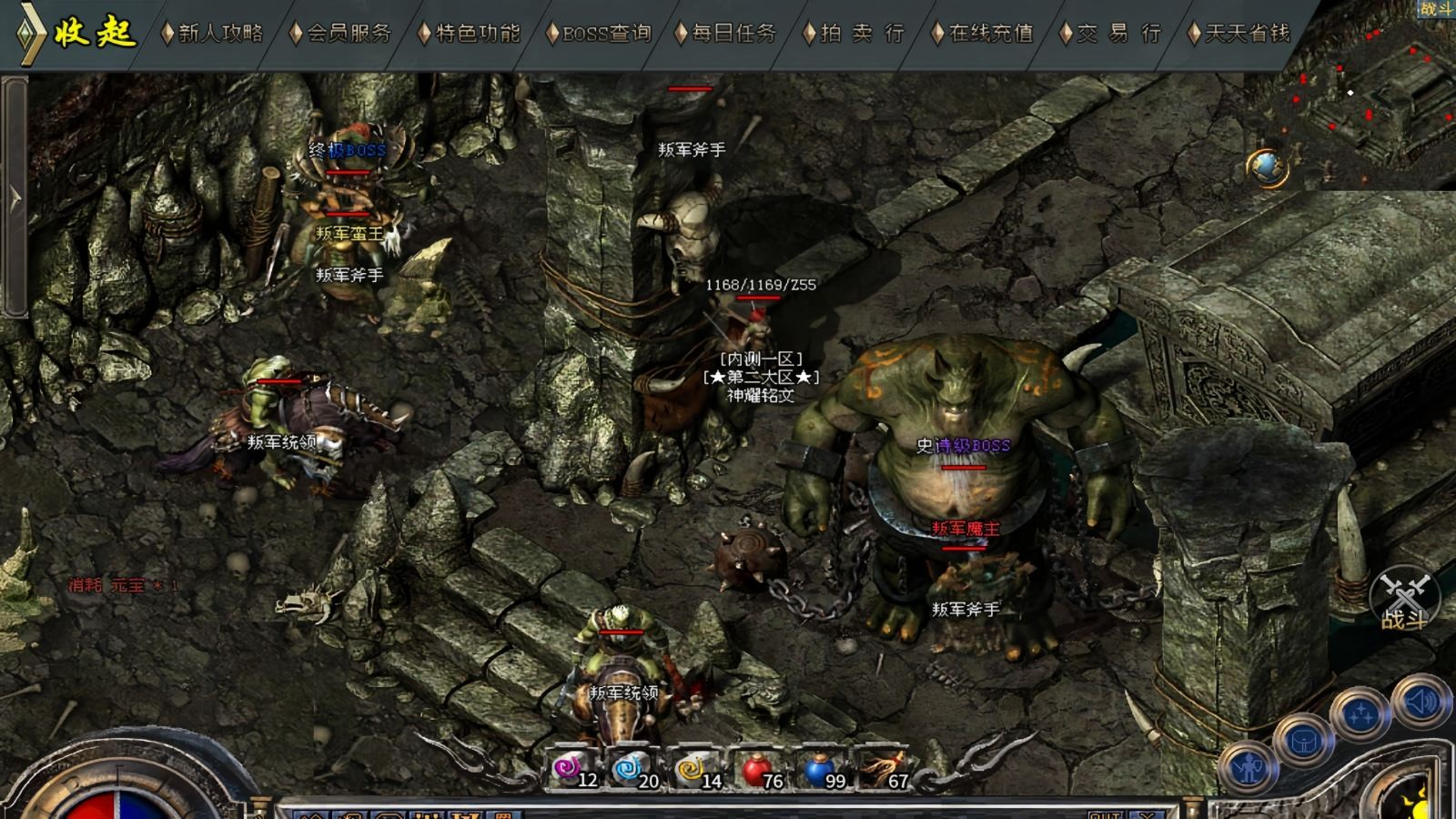Screen dimensions: 1456x819
Task: Toggle sound with the speaker icon
Action: [x=1421, y=703]
